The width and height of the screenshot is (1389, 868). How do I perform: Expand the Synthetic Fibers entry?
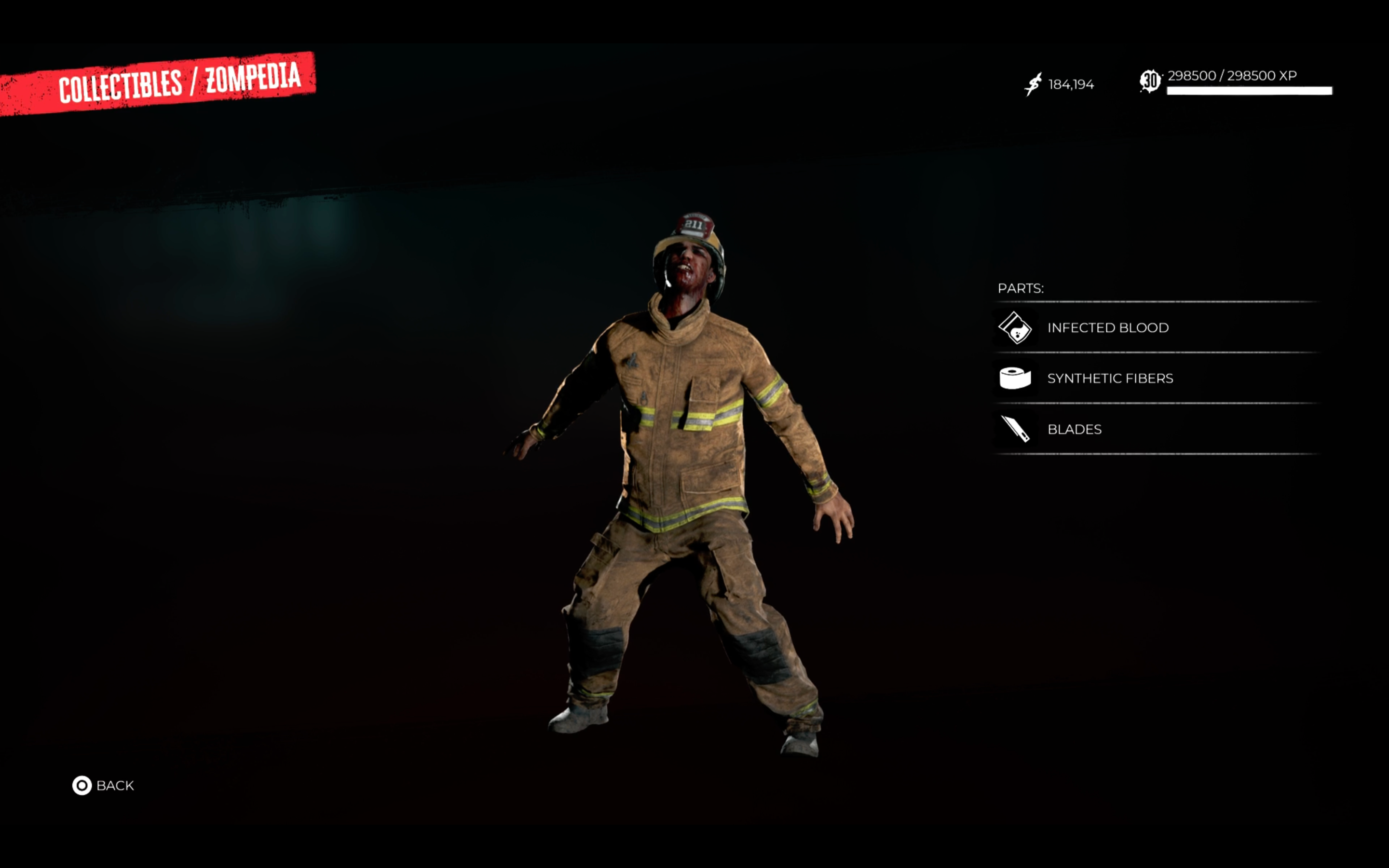coord(1110,379)
